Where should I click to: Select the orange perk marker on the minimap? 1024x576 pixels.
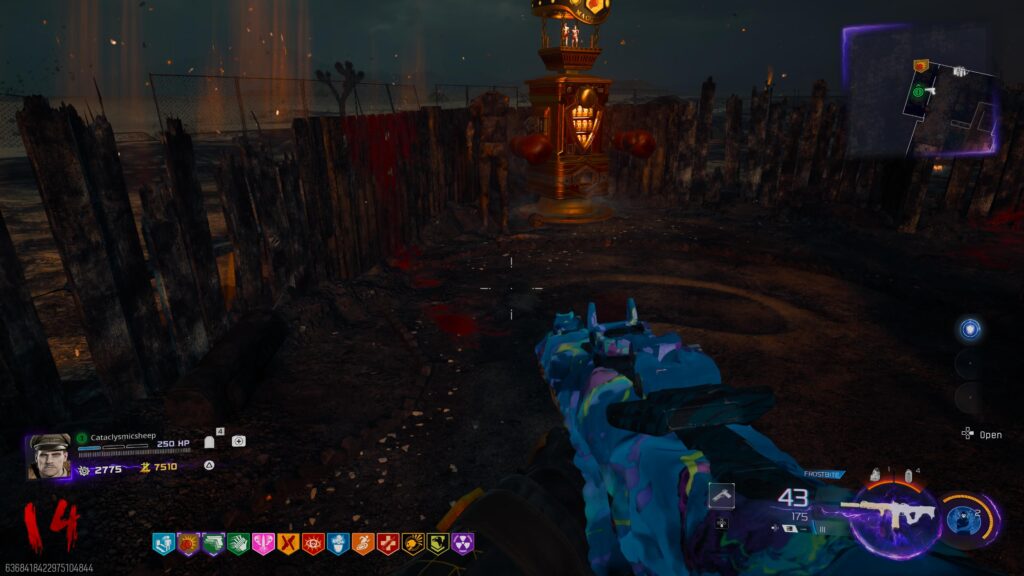tap(921, 66)
